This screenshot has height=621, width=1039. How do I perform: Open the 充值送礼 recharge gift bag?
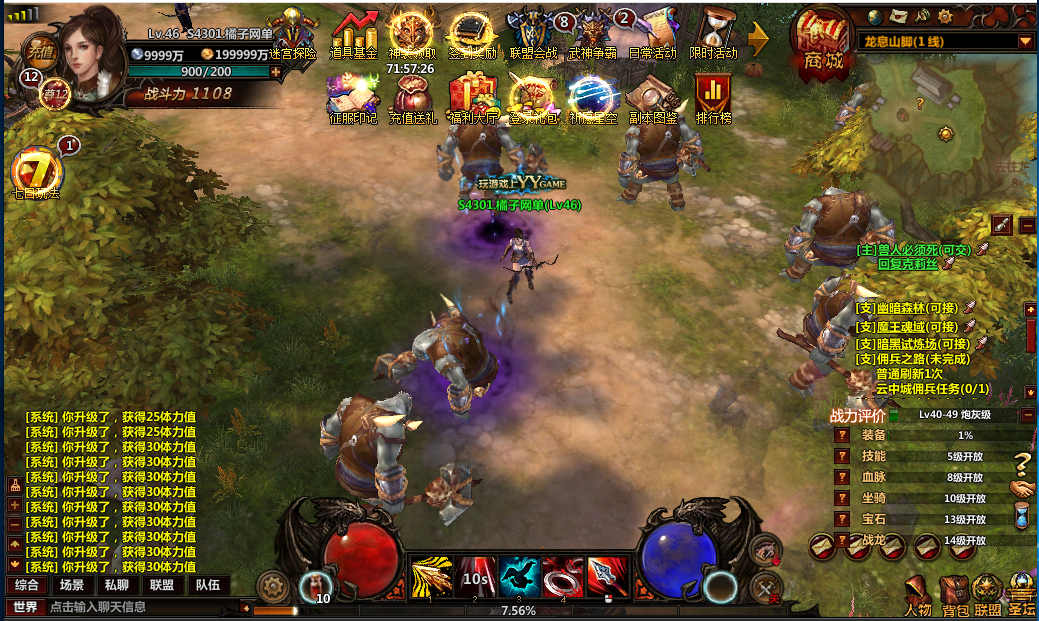tap(412, 99)
